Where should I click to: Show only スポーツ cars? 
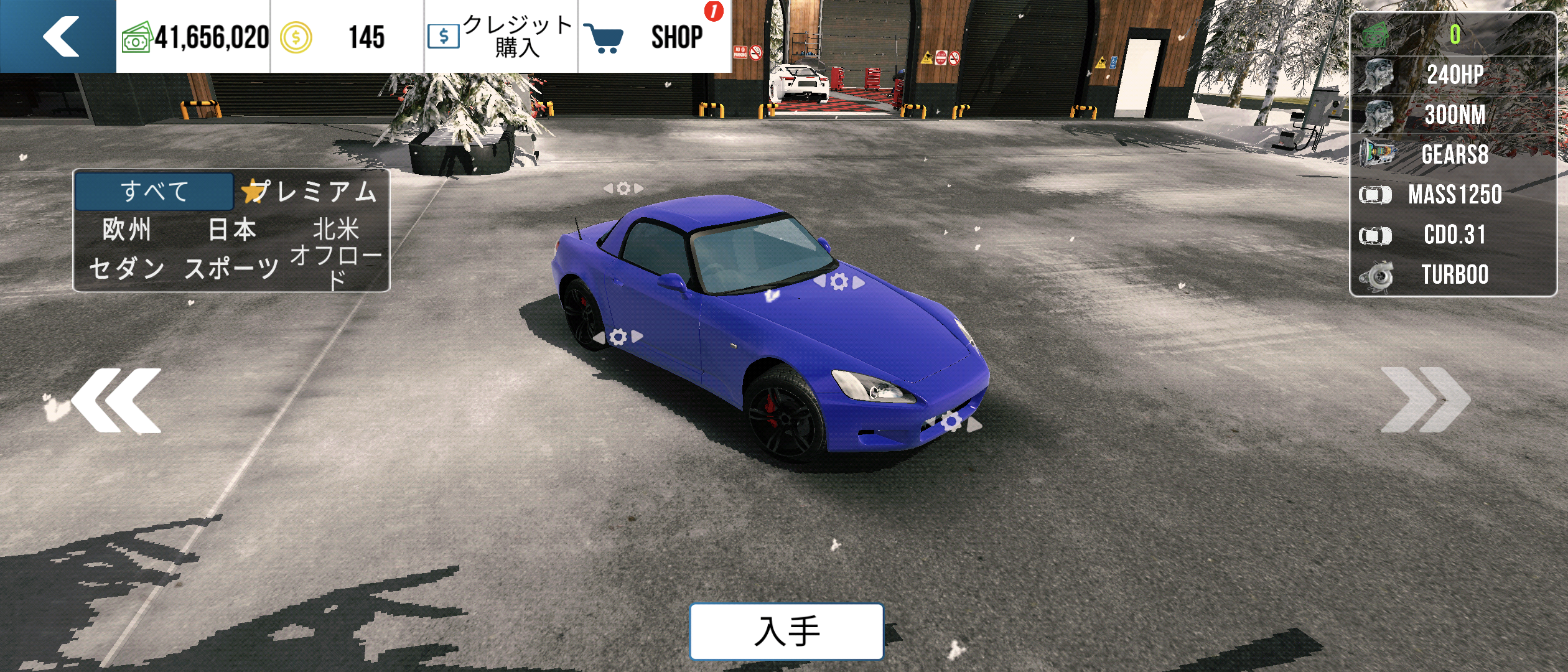point(232,268)
